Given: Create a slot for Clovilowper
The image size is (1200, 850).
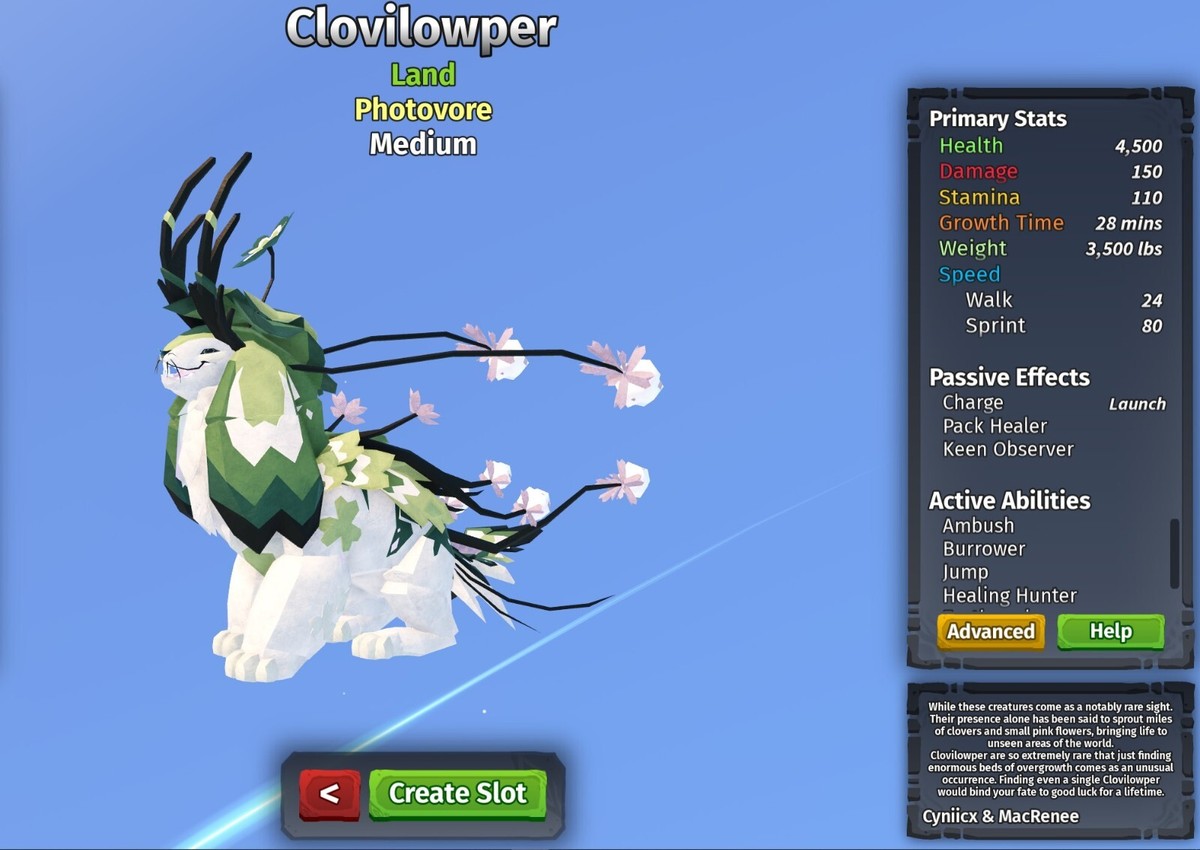Looking at the screenshot, I should [457, 794].
